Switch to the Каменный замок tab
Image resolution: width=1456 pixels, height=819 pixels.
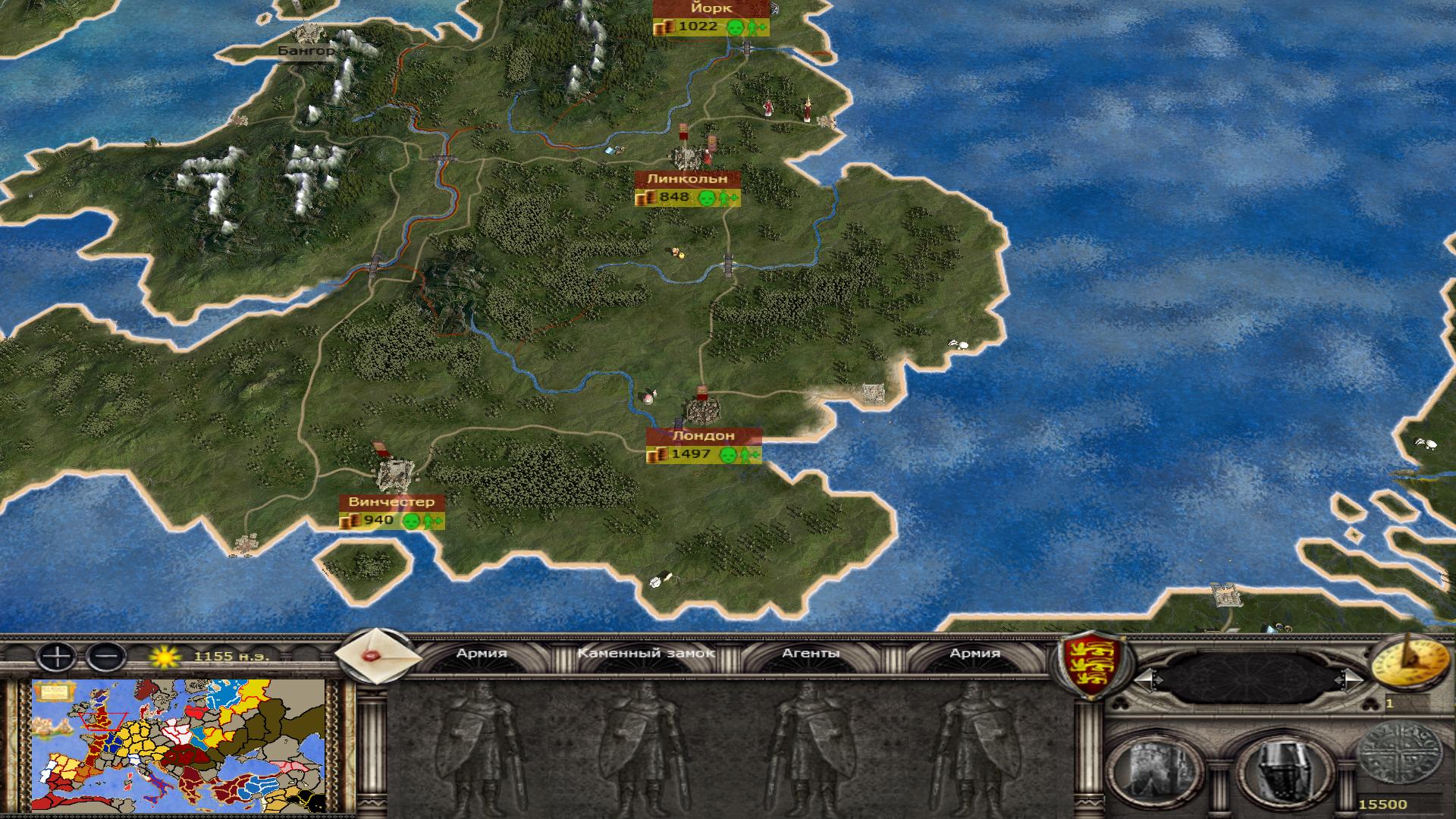pos(646,653)
